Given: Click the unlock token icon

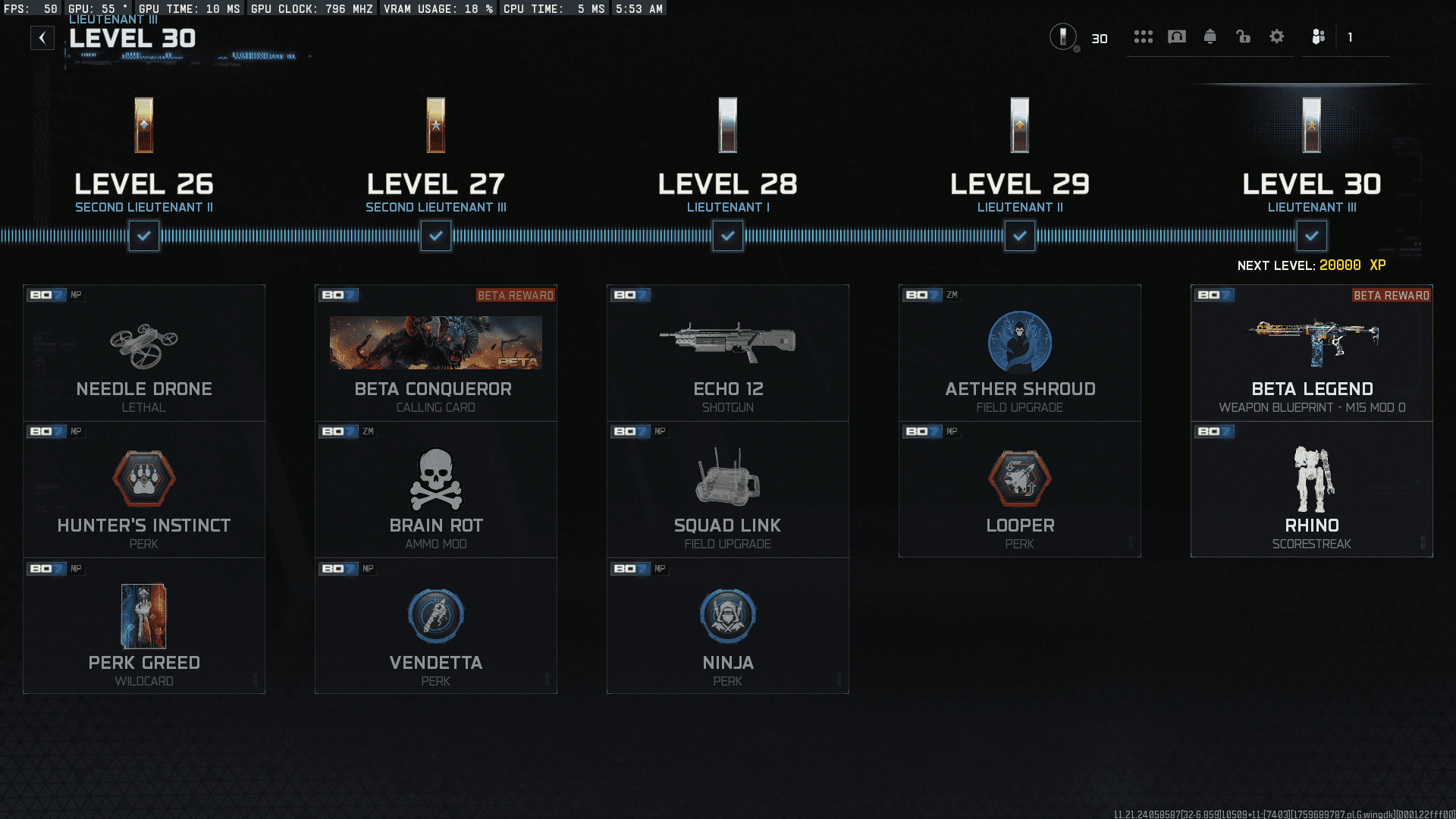Looking at the screenshot, I should 1244,36.
